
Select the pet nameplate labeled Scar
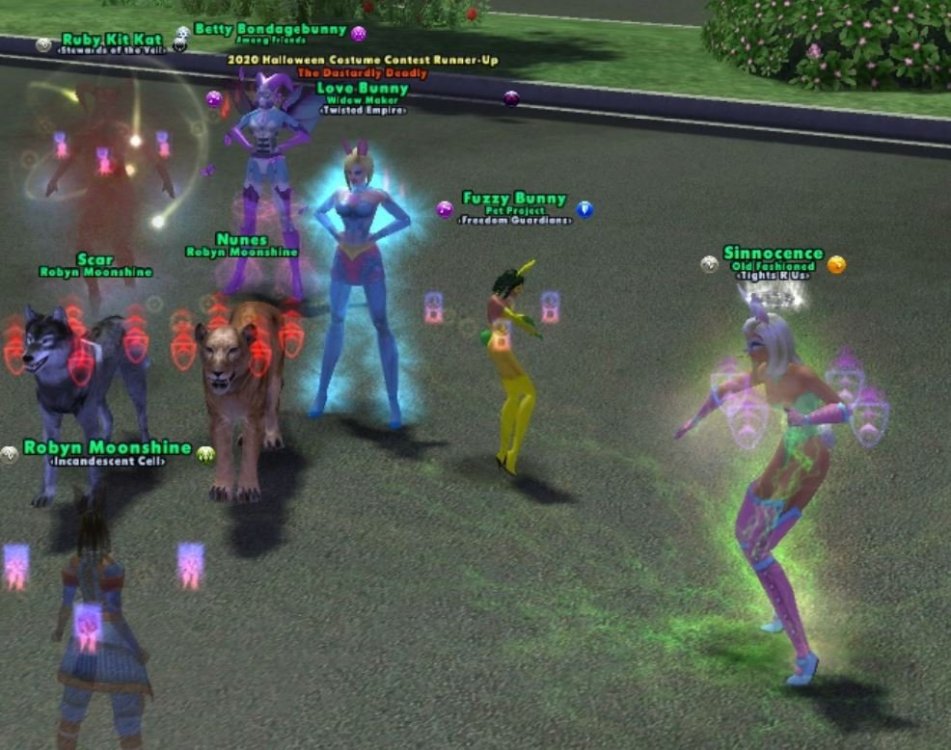(95, 260)
